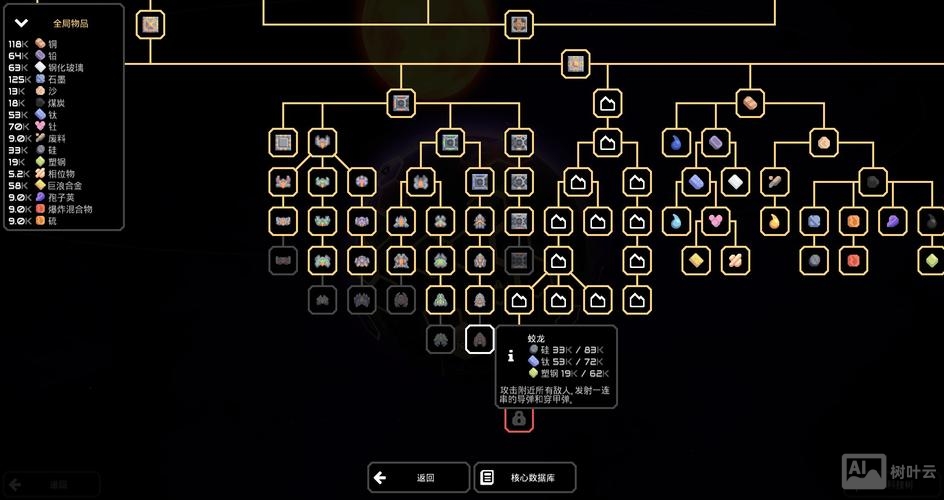Go back with the 返回 button

pyautogui.click(x=418, y=478)
